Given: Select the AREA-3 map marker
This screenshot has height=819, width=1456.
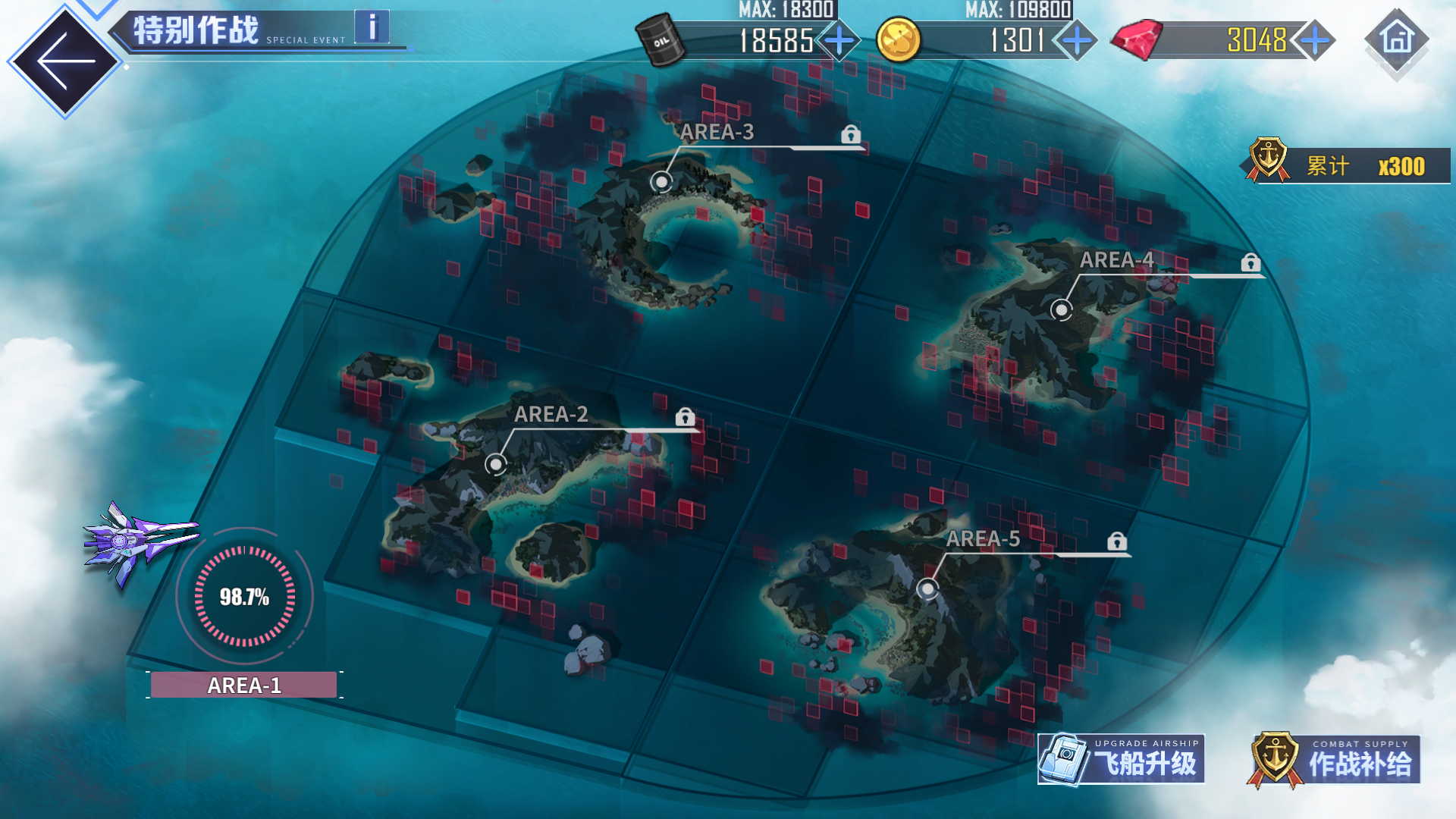Looking at the screenshot, I should (x=662, y=182).
